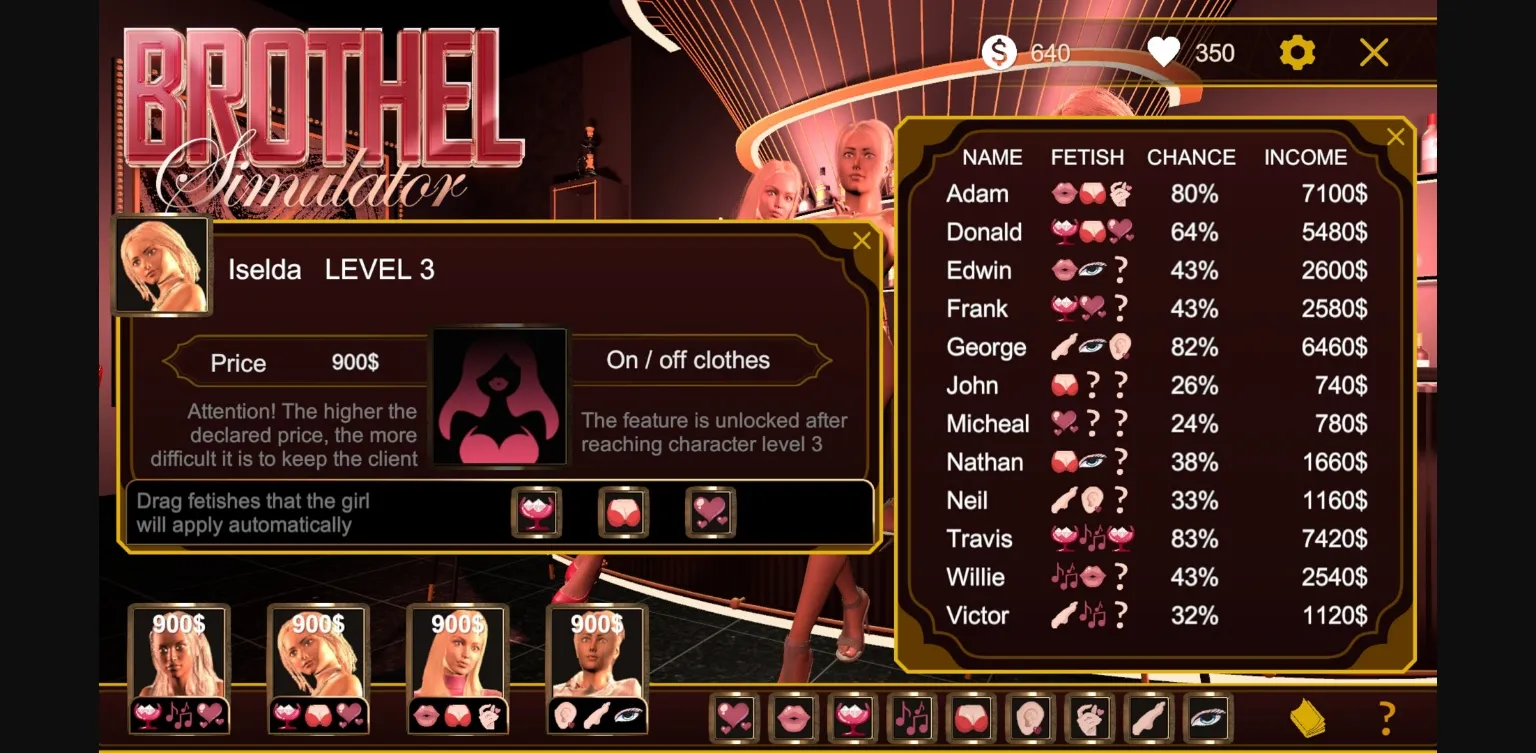Open the settings gear

[1297, 53]
